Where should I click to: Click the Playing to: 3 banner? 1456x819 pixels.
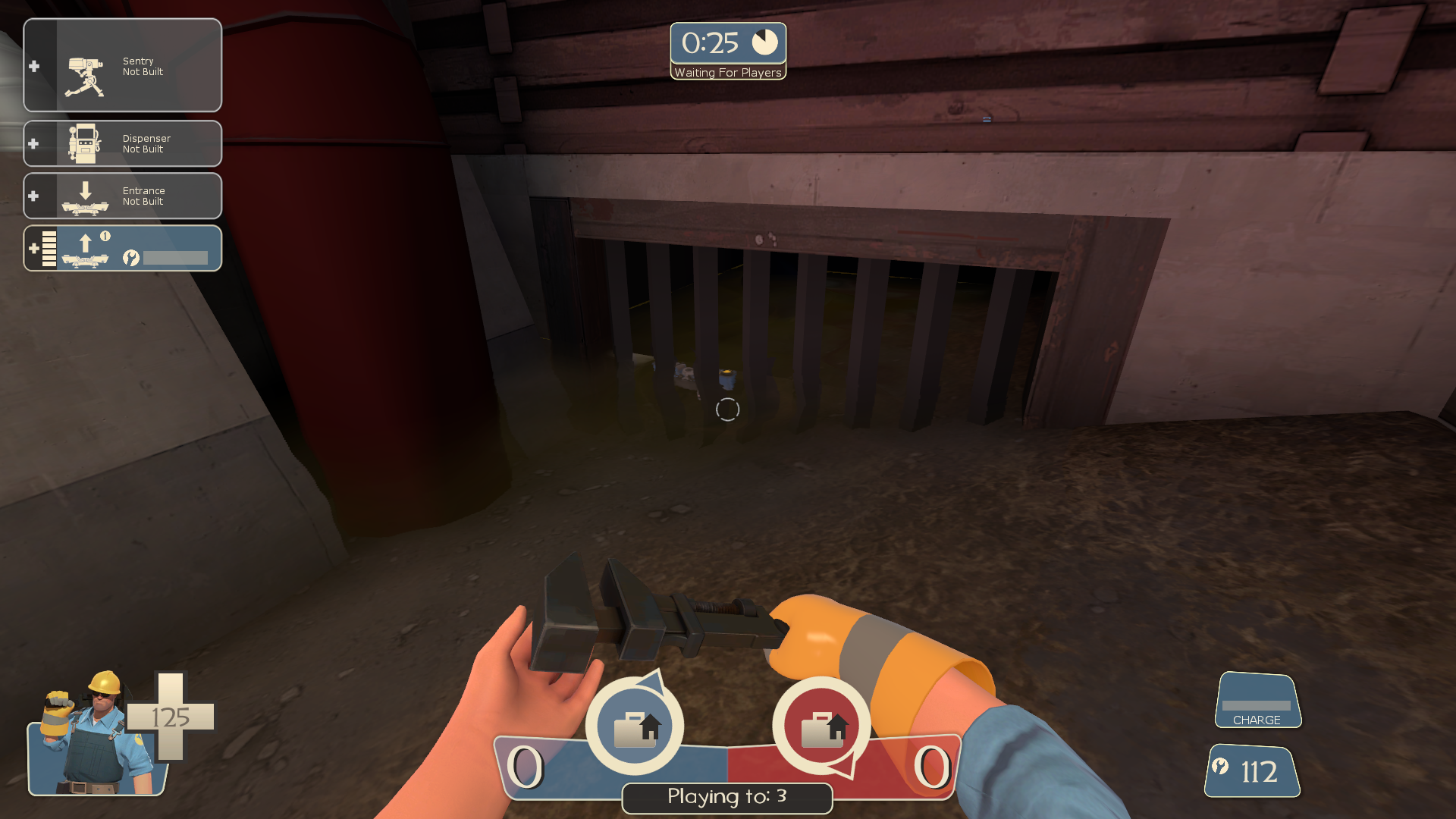(x=726, y=797)
